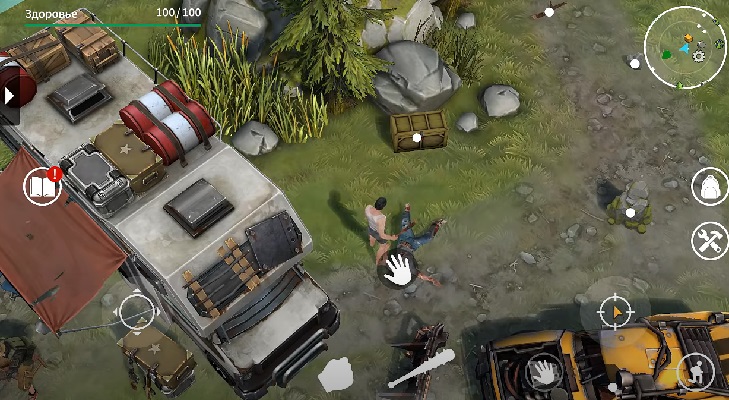The width and height of the screenshot is (729, 400).
Task: Open the crafting tools menu
Action: tap(709, 240)
